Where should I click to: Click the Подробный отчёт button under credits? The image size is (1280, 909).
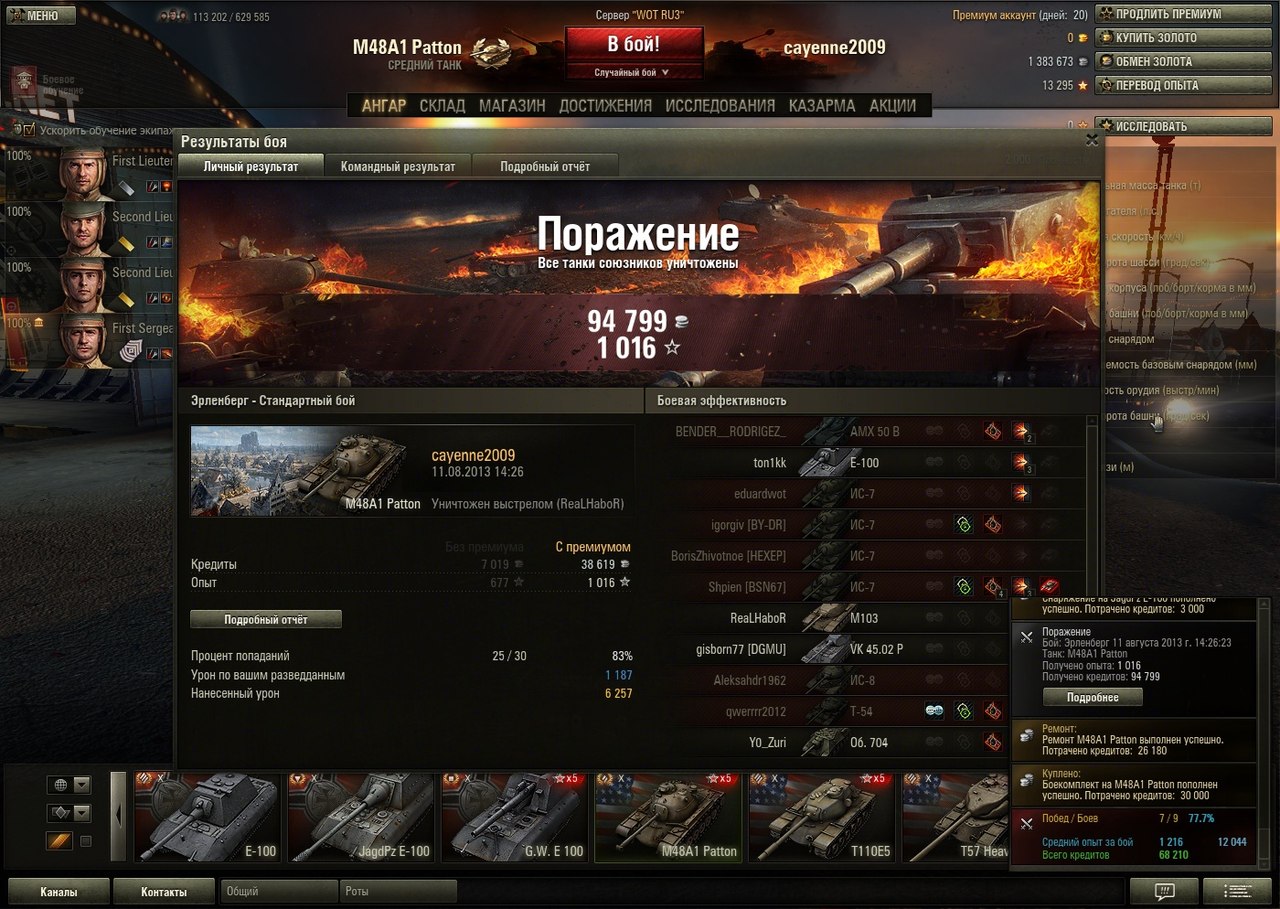266,620
